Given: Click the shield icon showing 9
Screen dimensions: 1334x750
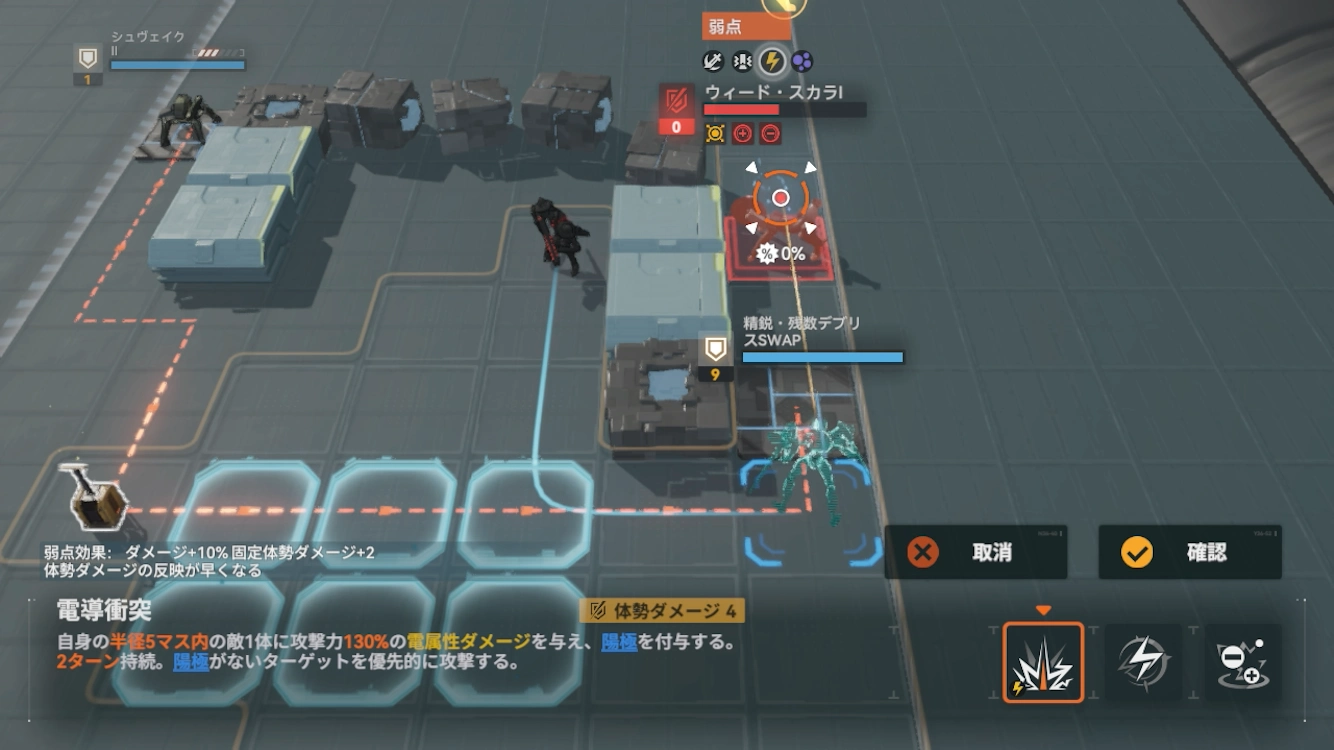Looking at the screenshot, I should pyautogui.click(x=717, y=358).
